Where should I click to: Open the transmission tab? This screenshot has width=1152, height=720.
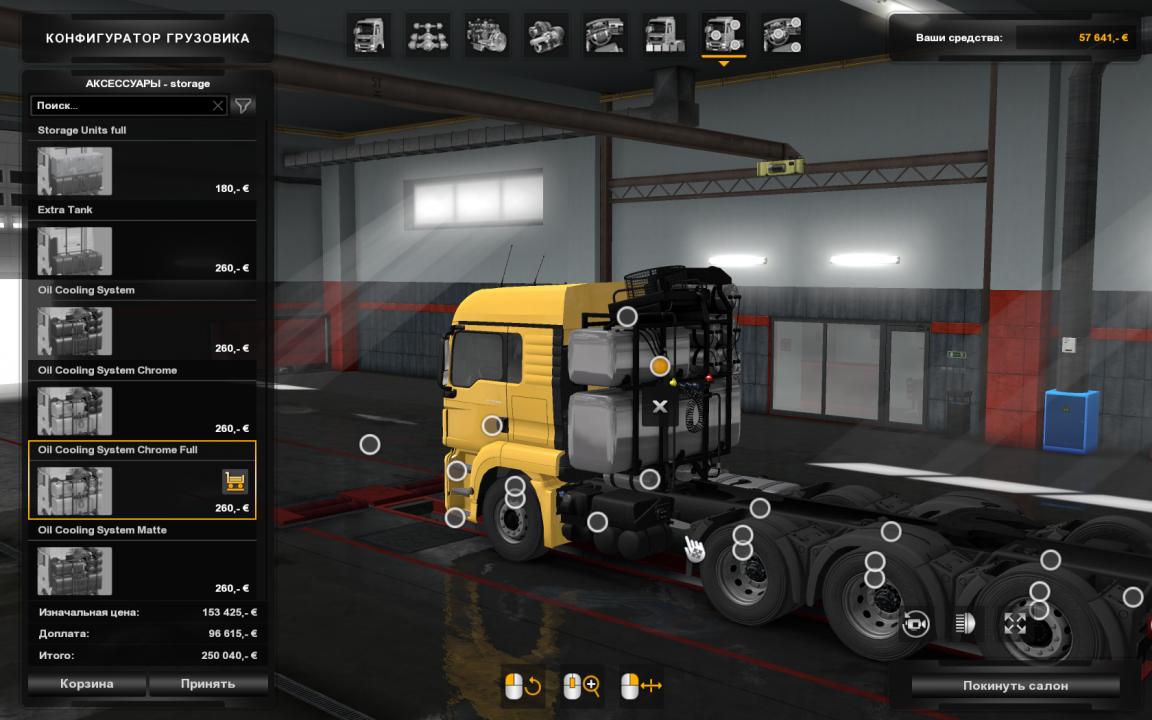tap(545, 35)
